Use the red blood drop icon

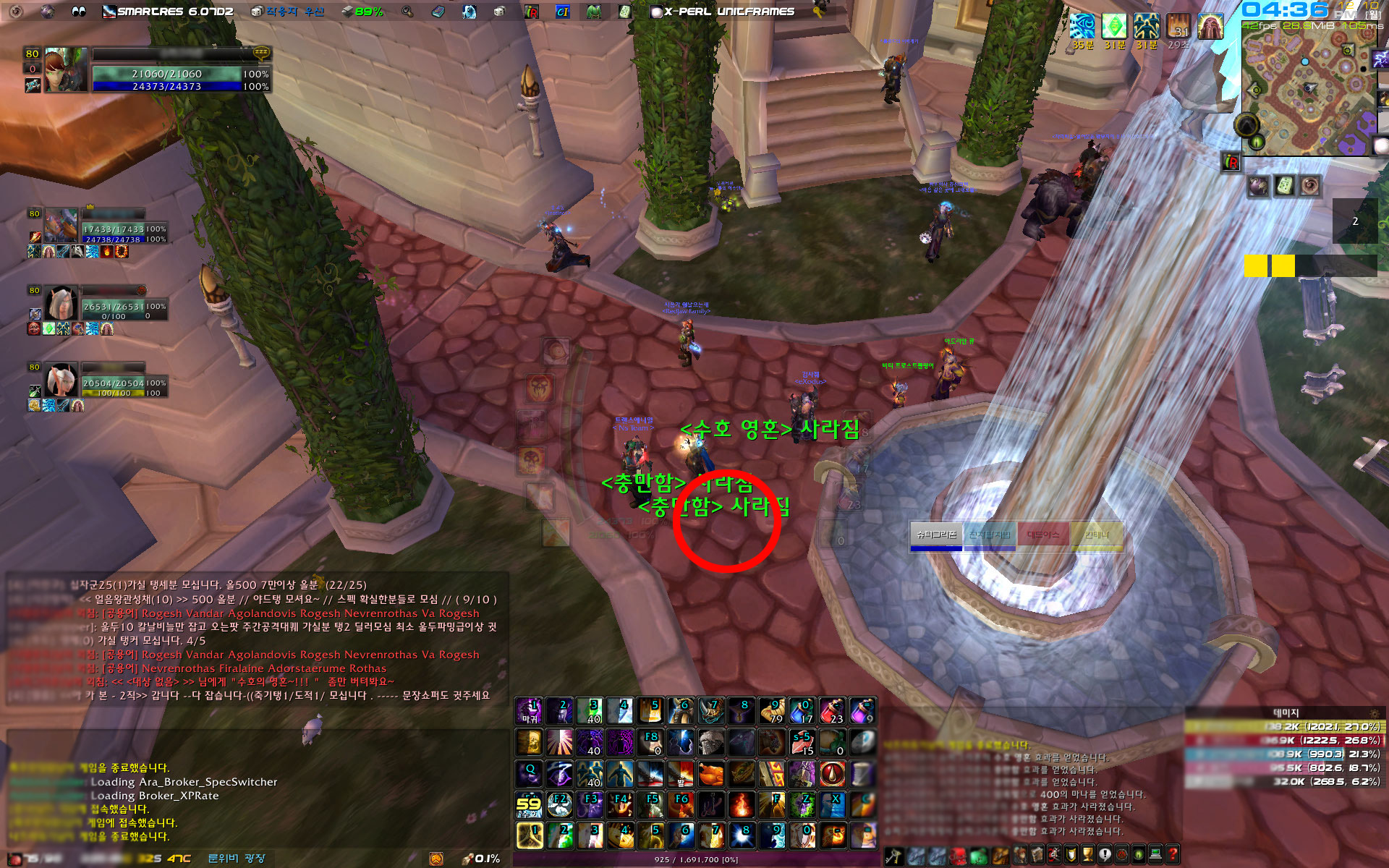[x=832, y=774]
